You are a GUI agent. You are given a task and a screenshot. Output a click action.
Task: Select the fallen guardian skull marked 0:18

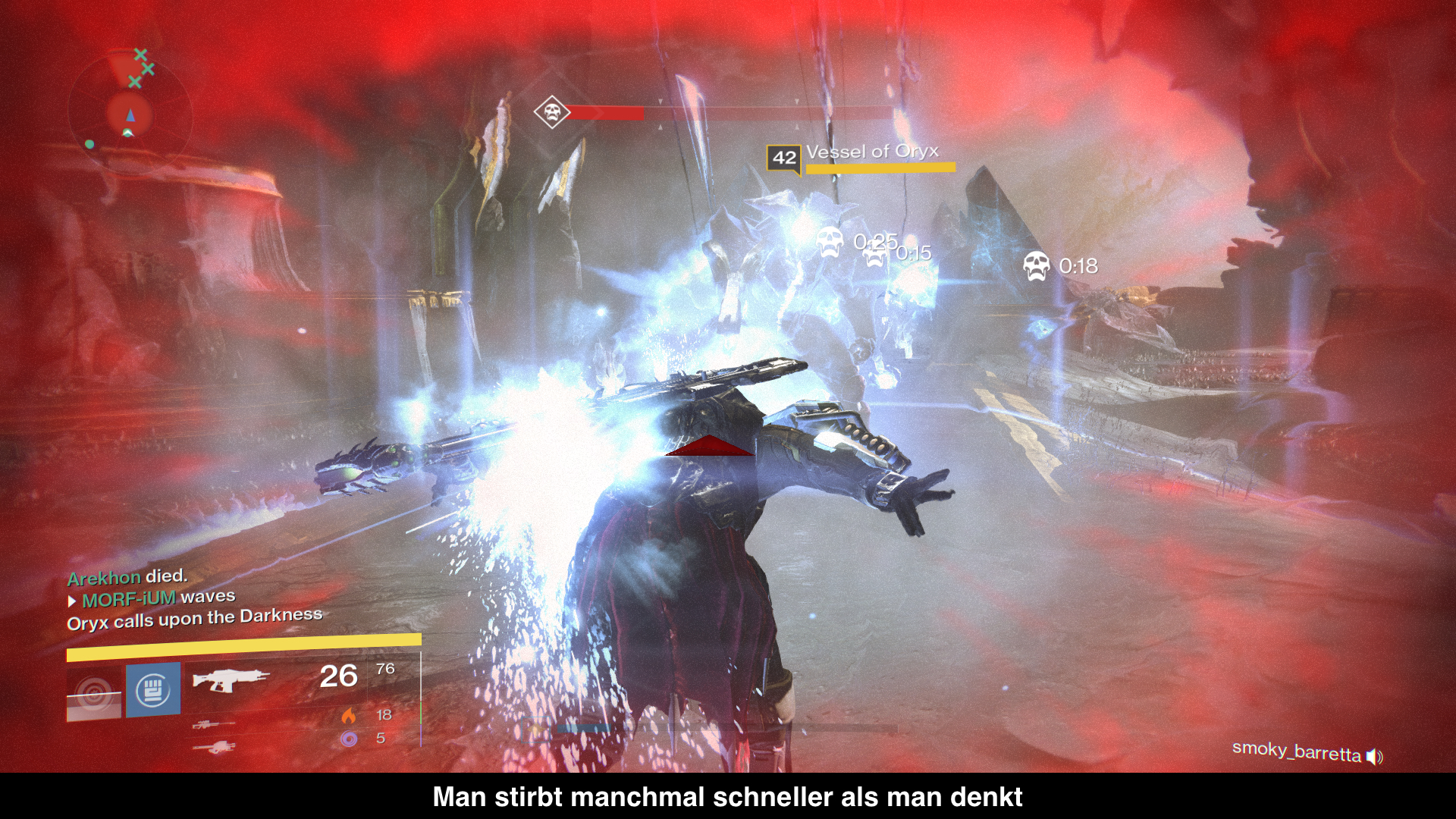1036,266
